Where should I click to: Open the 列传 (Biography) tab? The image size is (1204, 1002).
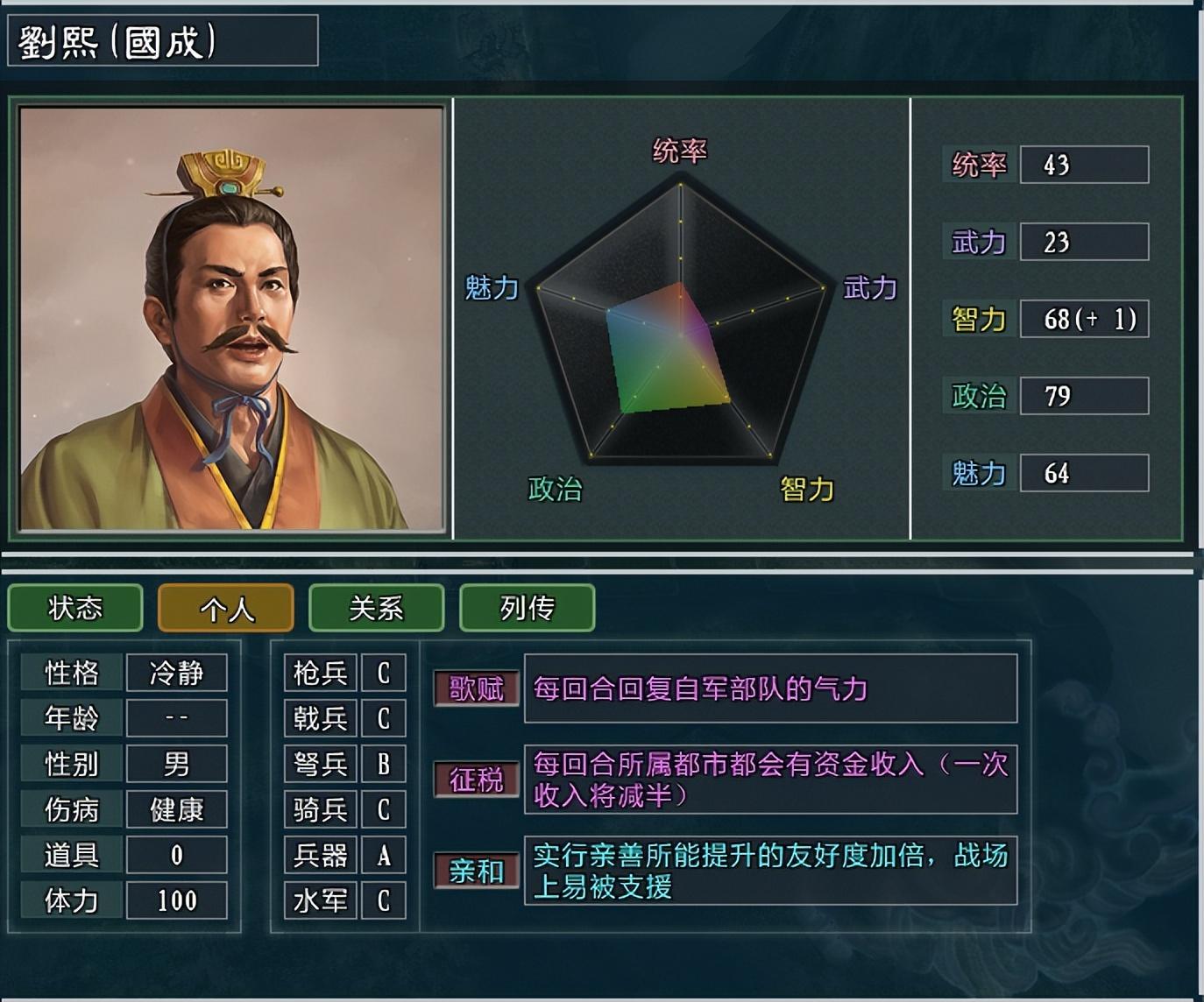tap(526, 607)
